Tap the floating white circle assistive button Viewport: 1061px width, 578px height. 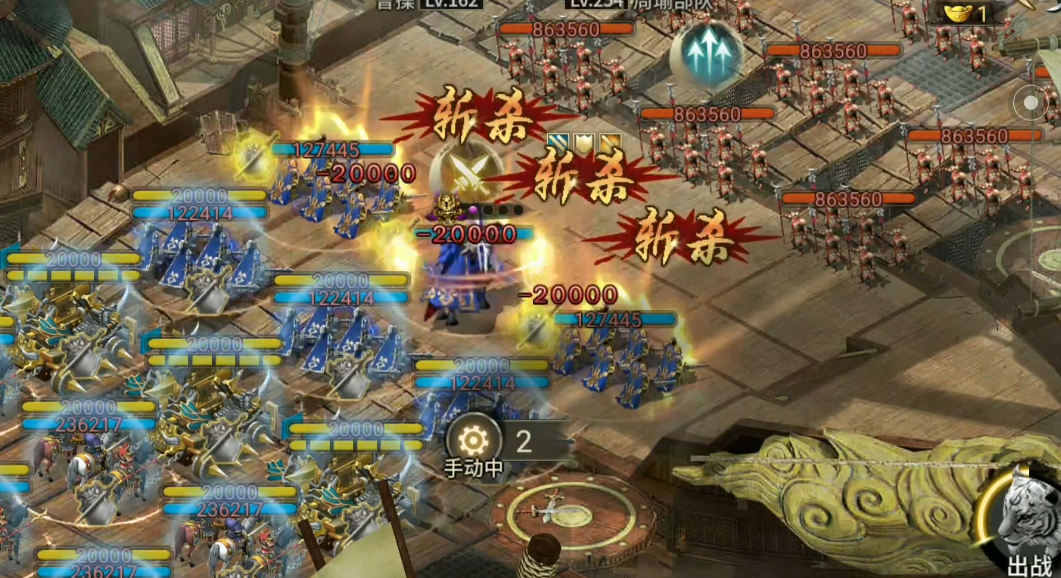[1033, 102]
